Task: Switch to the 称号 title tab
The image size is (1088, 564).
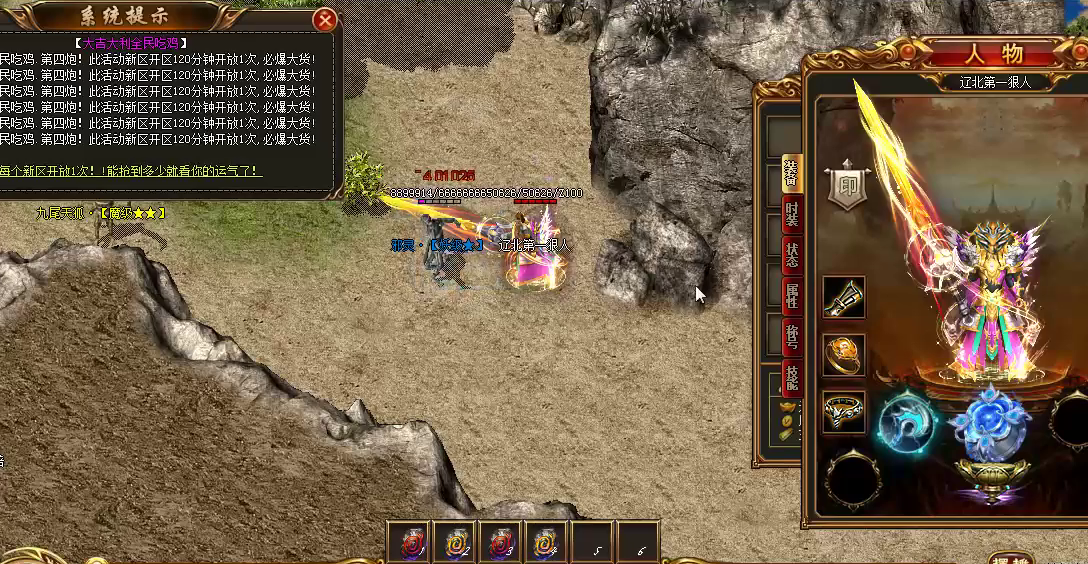Action: [x=791, y=337]
